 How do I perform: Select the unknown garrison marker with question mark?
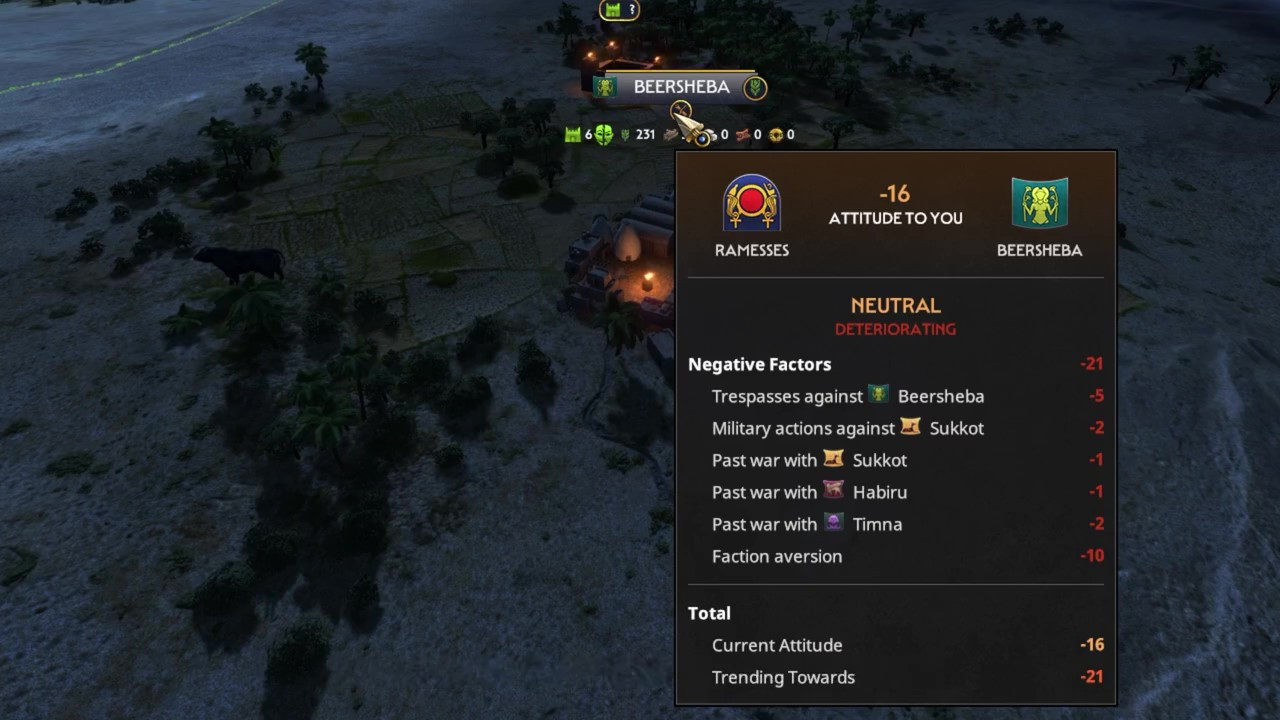click(618, 10)
